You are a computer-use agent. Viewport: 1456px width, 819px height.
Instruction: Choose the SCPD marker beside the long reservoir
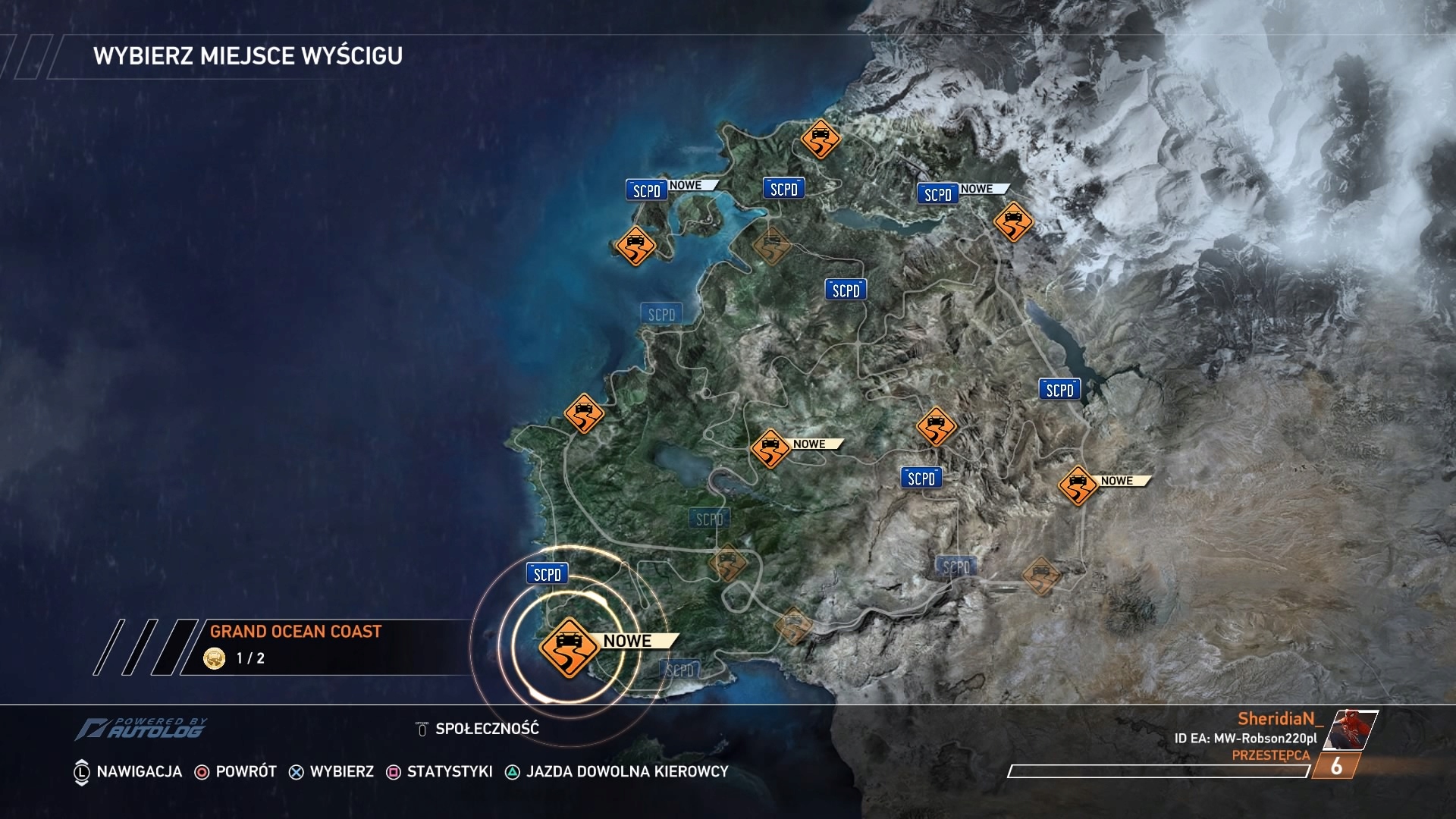(x=1059, y=390)
